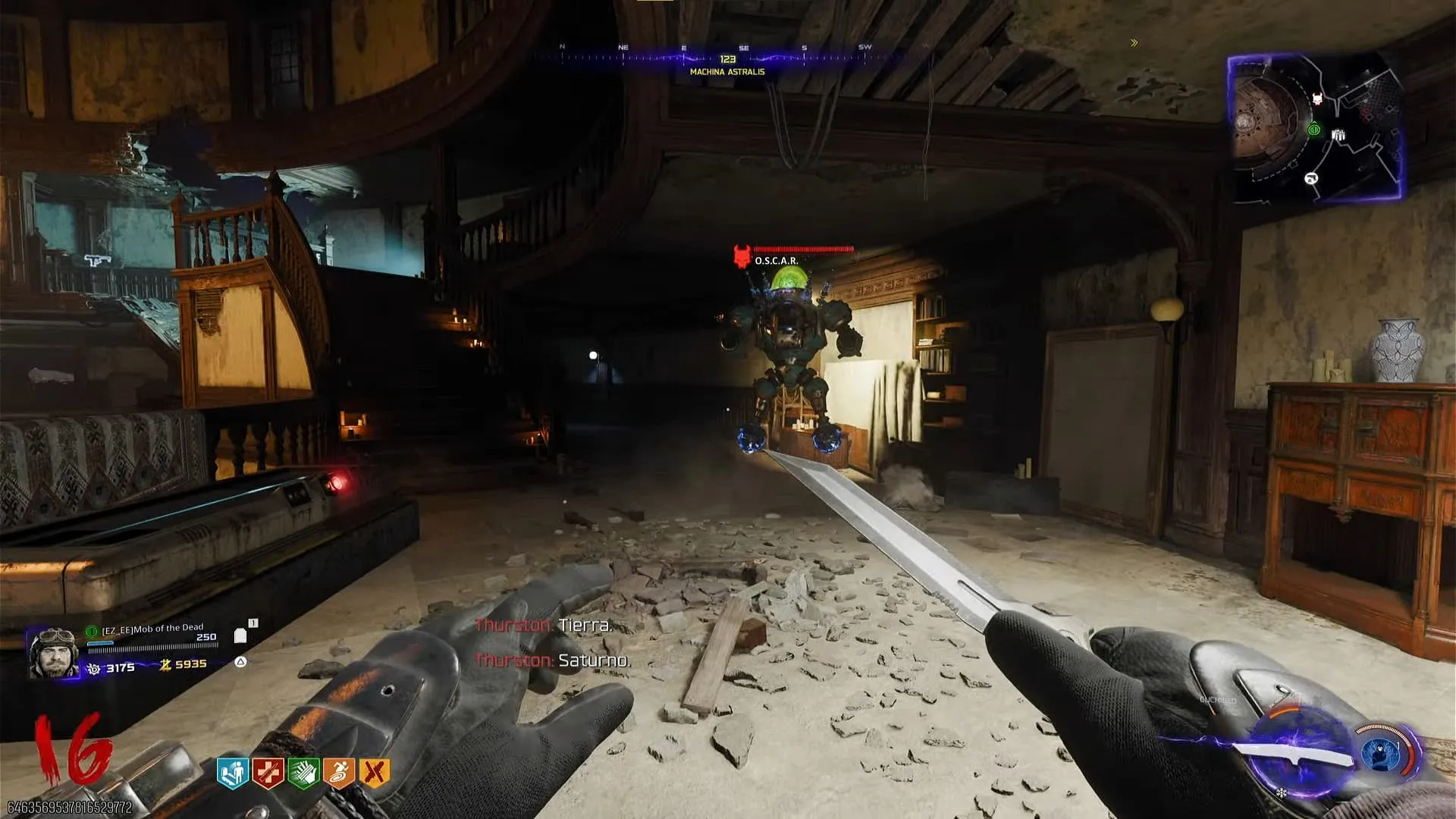
Task: Open the minimap in the corner
Action: [x=1315, y=127]
